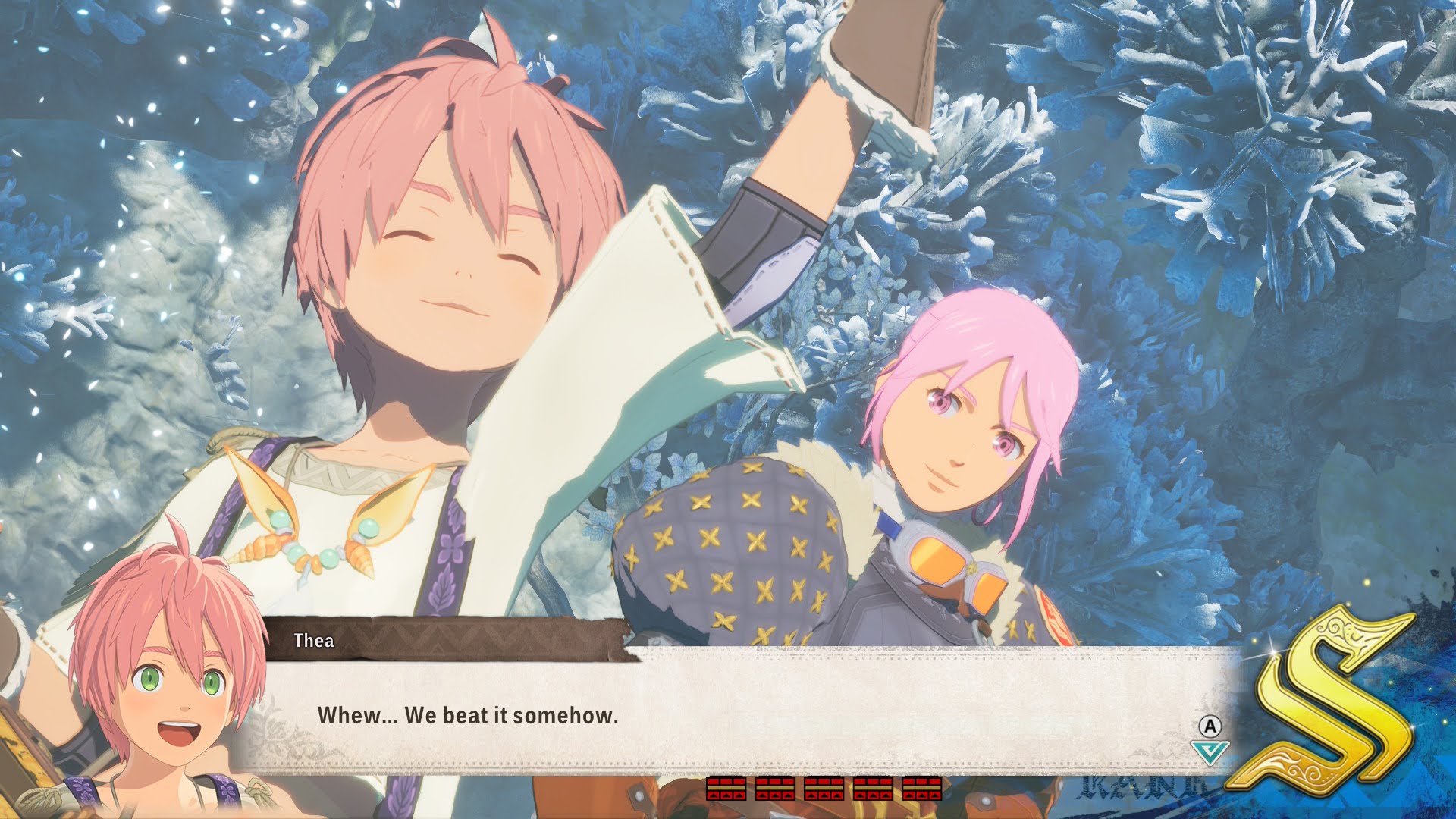Viewport: 1456px width, 819px height.
Task: Select the Thea name tab
Action: coord(315,641)
